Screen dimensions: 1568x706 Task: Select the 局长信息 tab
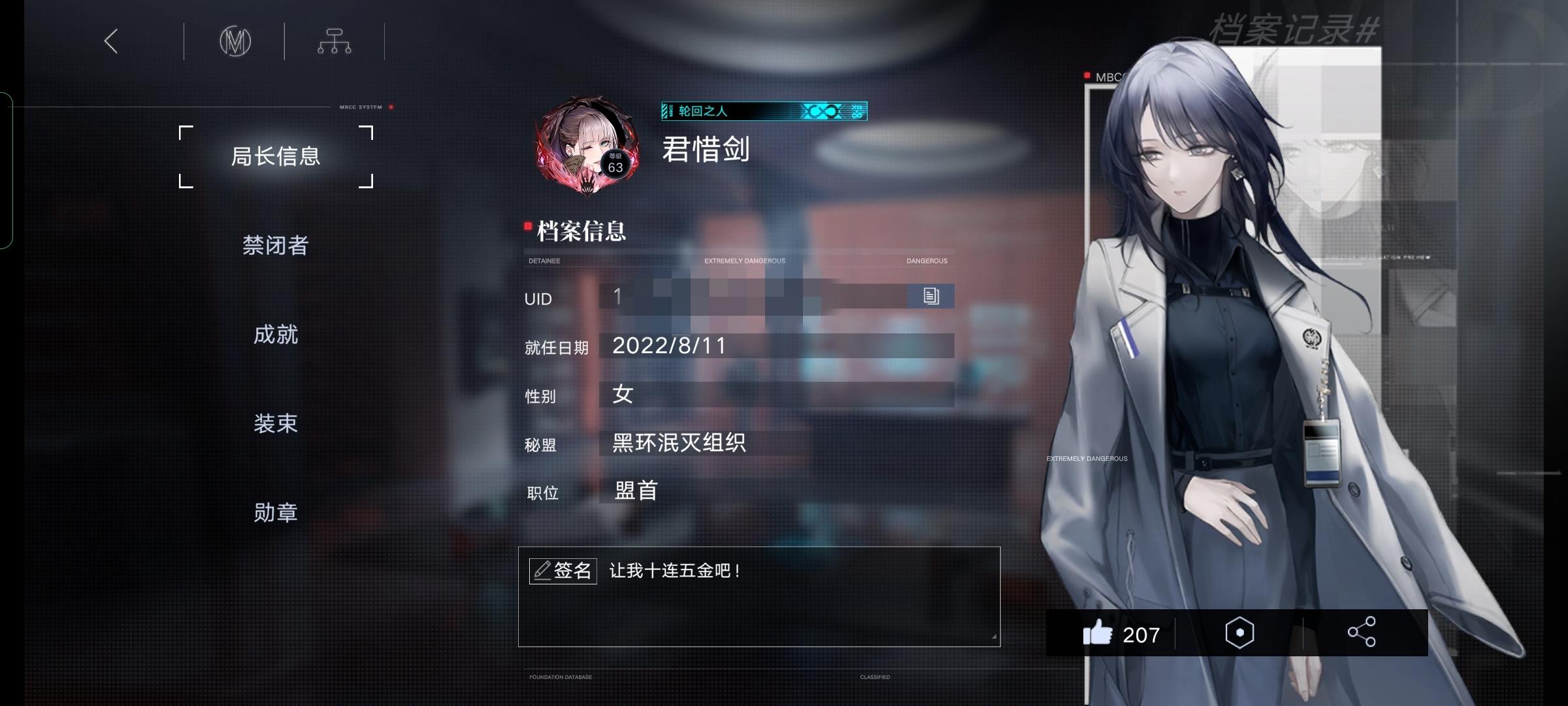(276, 156)
